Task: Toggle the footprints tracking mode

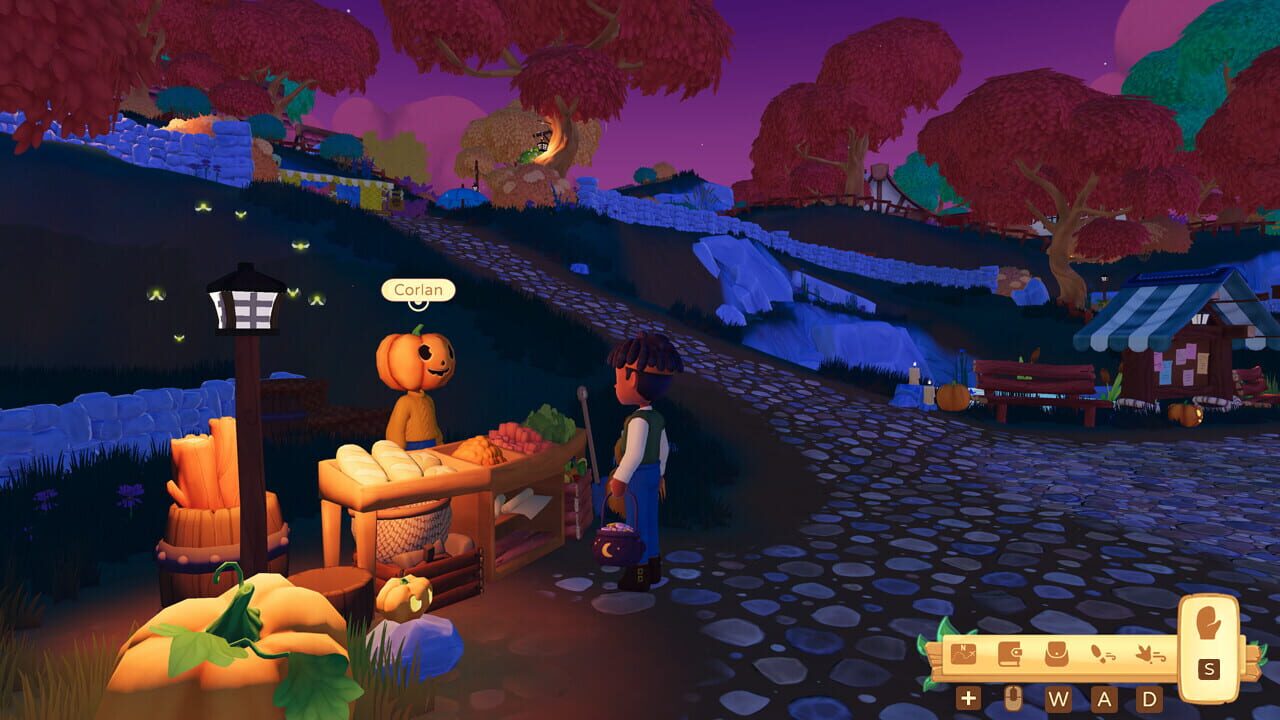Action: (x=1102, y=652)
